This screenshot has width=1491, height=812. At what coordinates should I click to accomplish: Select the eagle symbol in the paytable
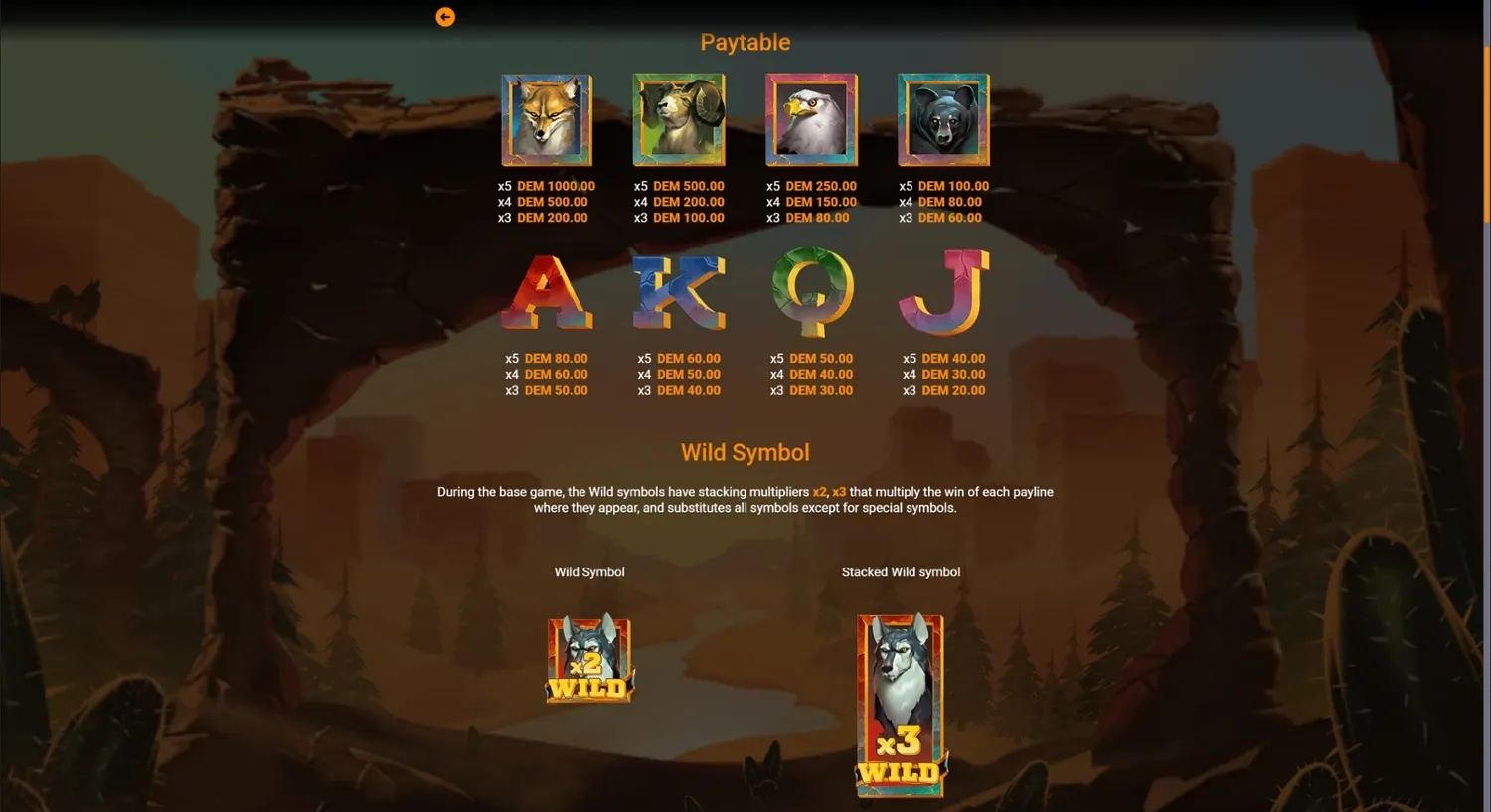pos(811,119)
